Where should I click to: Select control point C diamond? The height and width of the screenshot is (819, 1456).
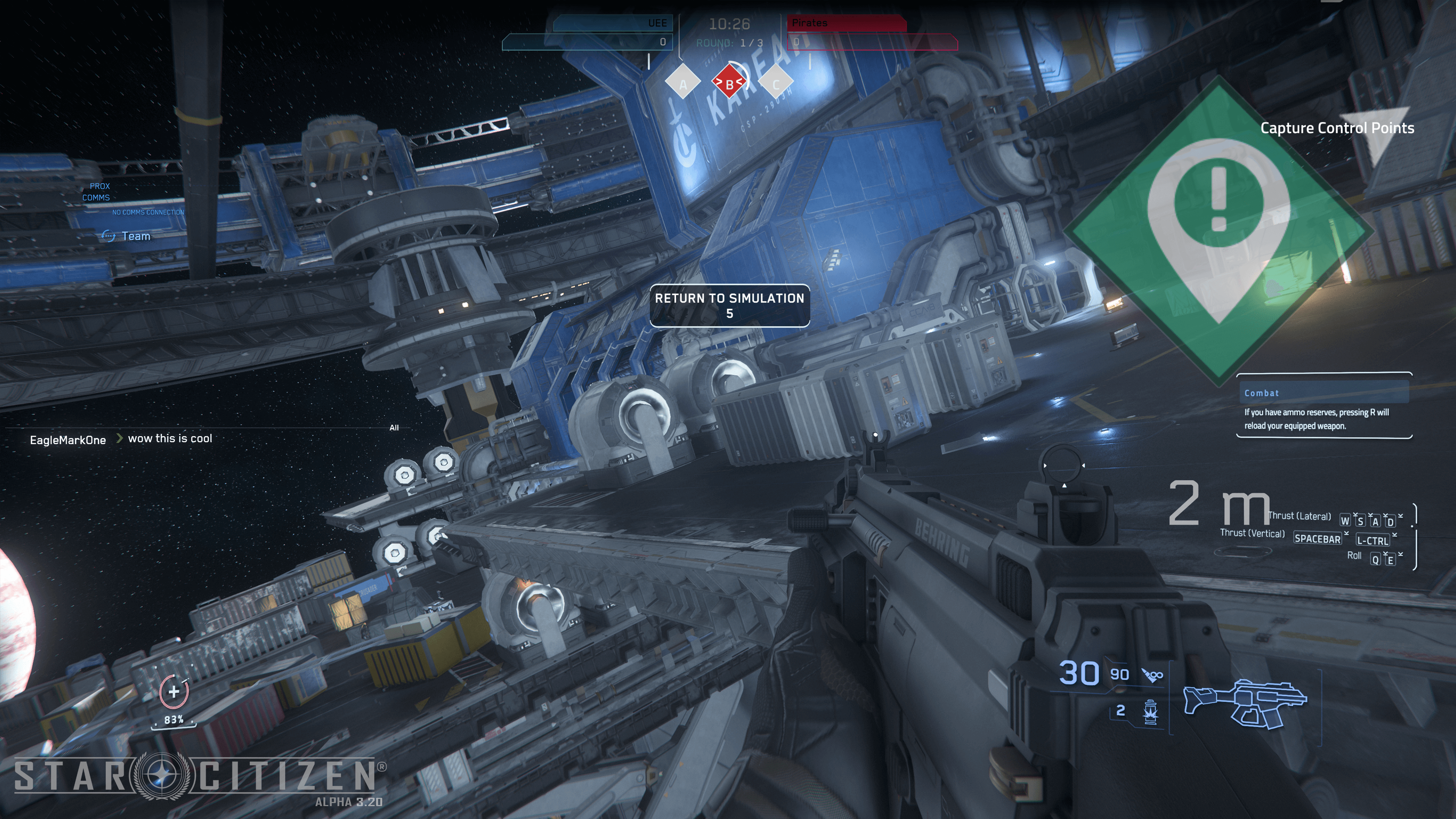(775, 84)
